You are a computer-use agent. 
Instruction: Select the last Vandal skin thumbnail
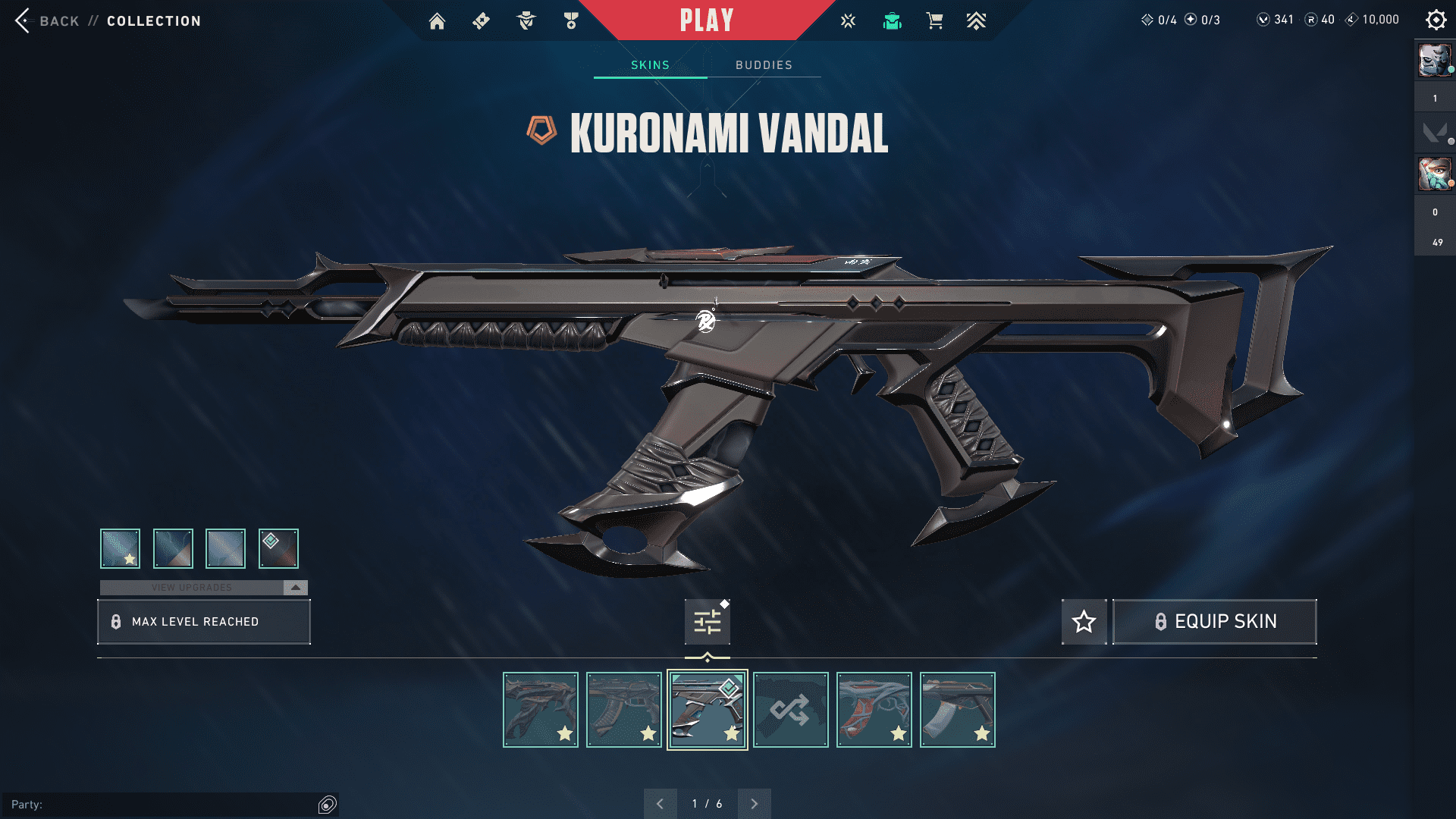pyautogui.click(x=957, y=710)
